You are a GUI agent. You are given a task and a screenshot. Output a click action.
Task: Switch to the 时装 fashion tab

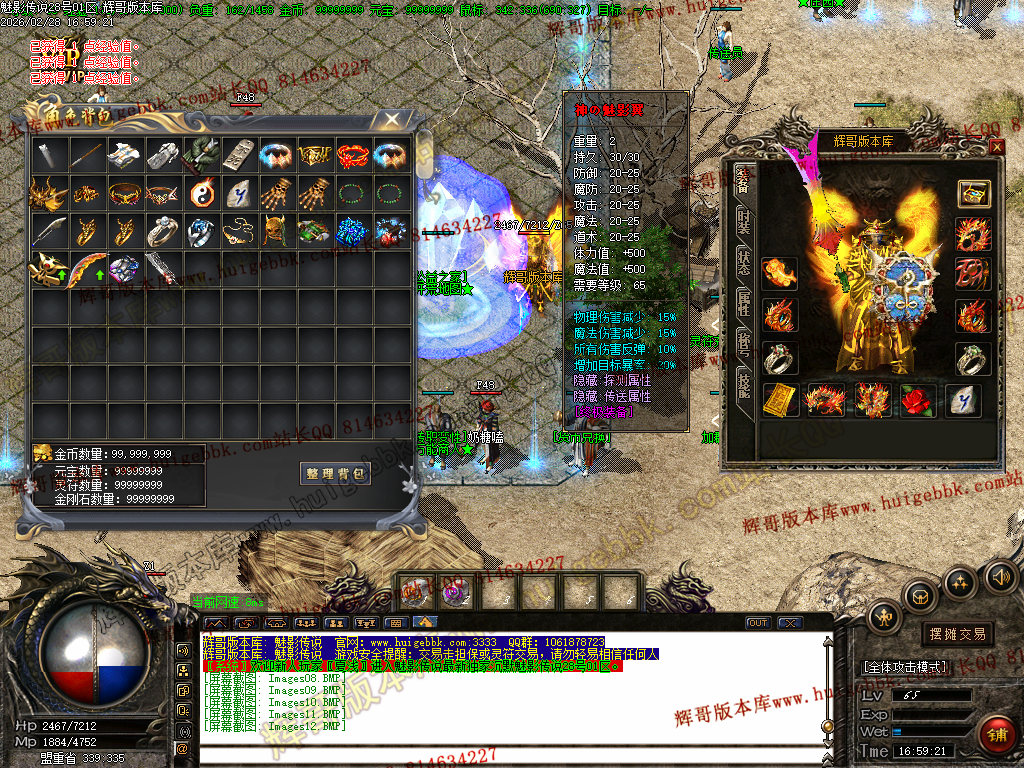coord(743,222)
